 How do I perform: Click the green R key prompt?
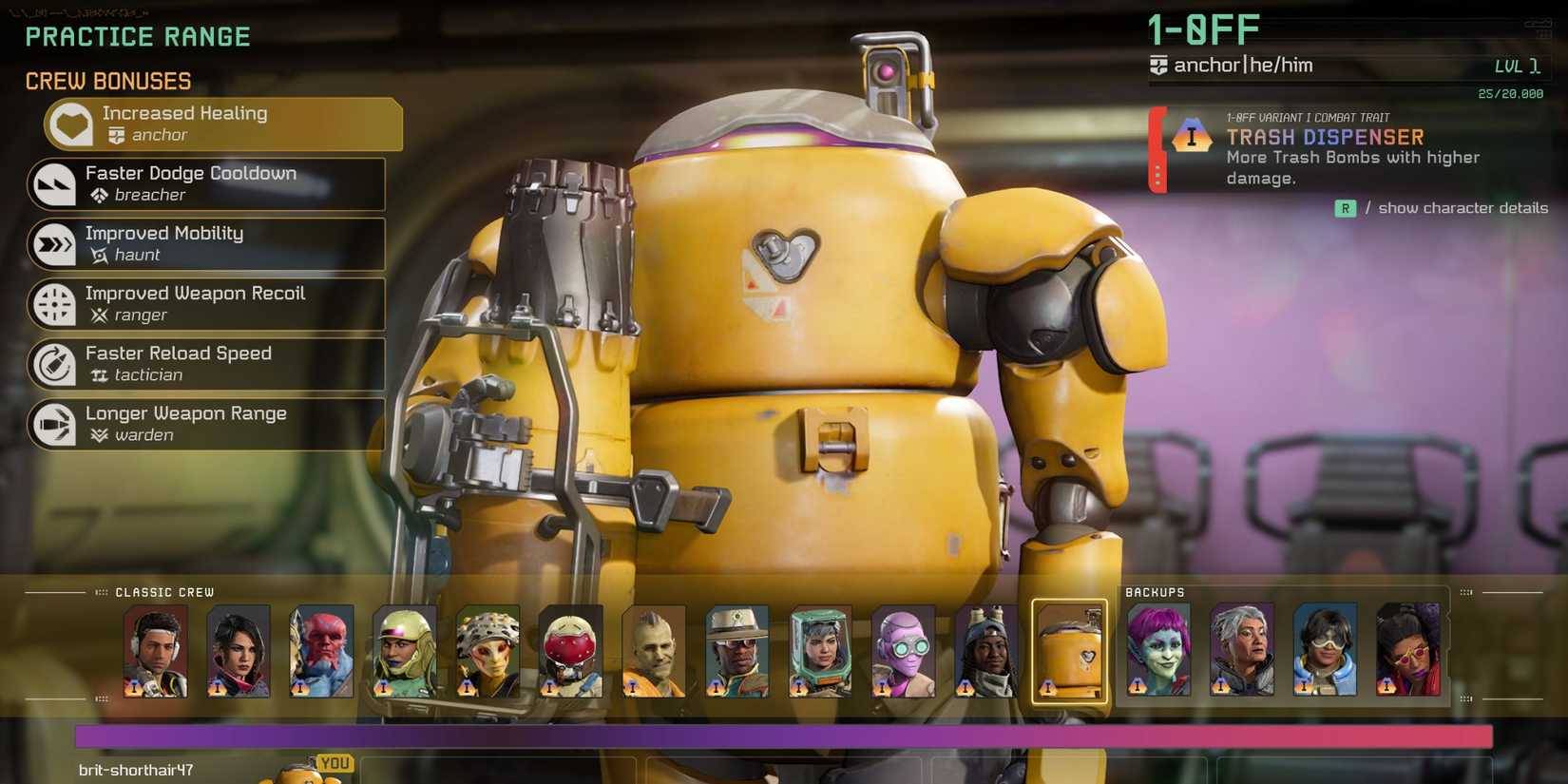pyautogui.click(x=1345, y=208)
